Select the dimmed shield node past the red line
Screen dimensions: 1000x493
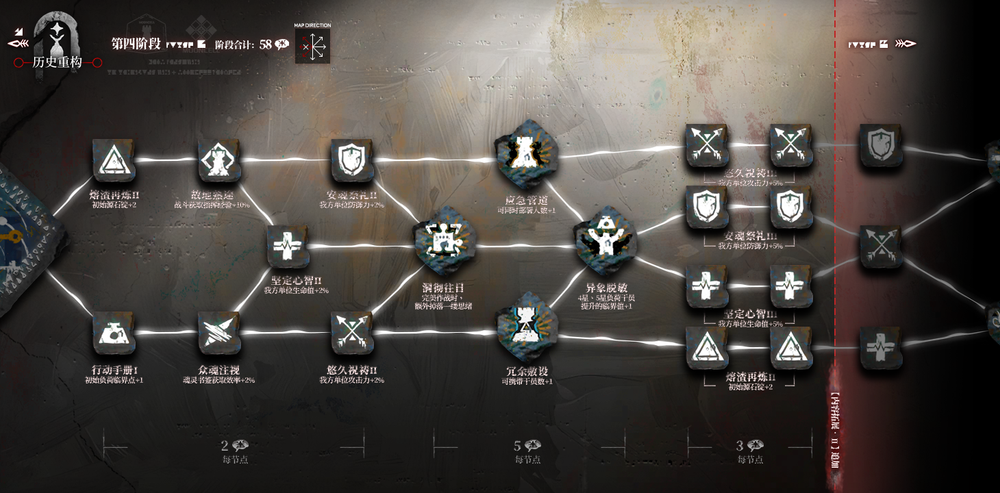pos(880,146)
